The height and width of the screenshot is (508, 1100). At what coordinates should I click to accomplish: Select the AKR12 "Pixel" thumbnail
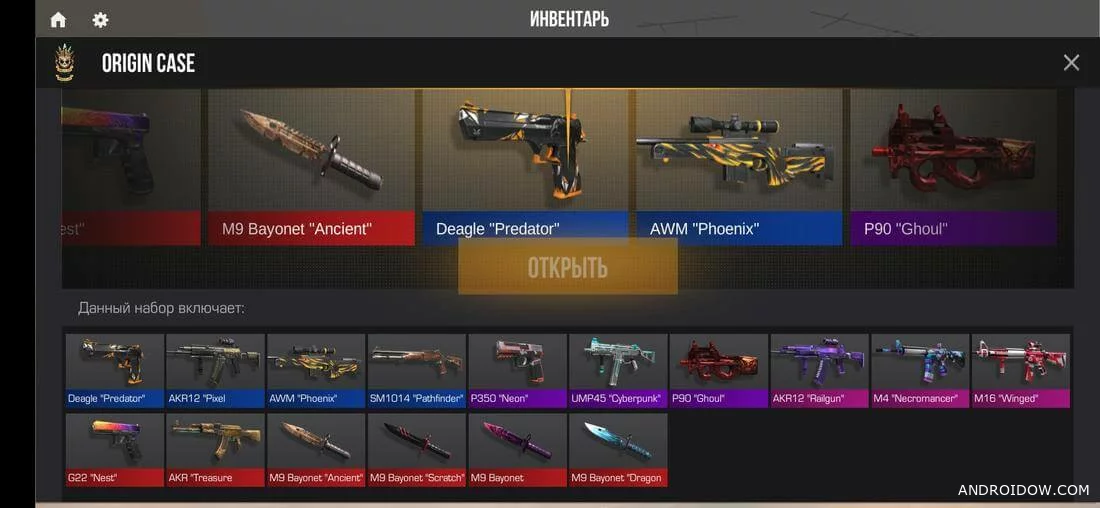215,370
